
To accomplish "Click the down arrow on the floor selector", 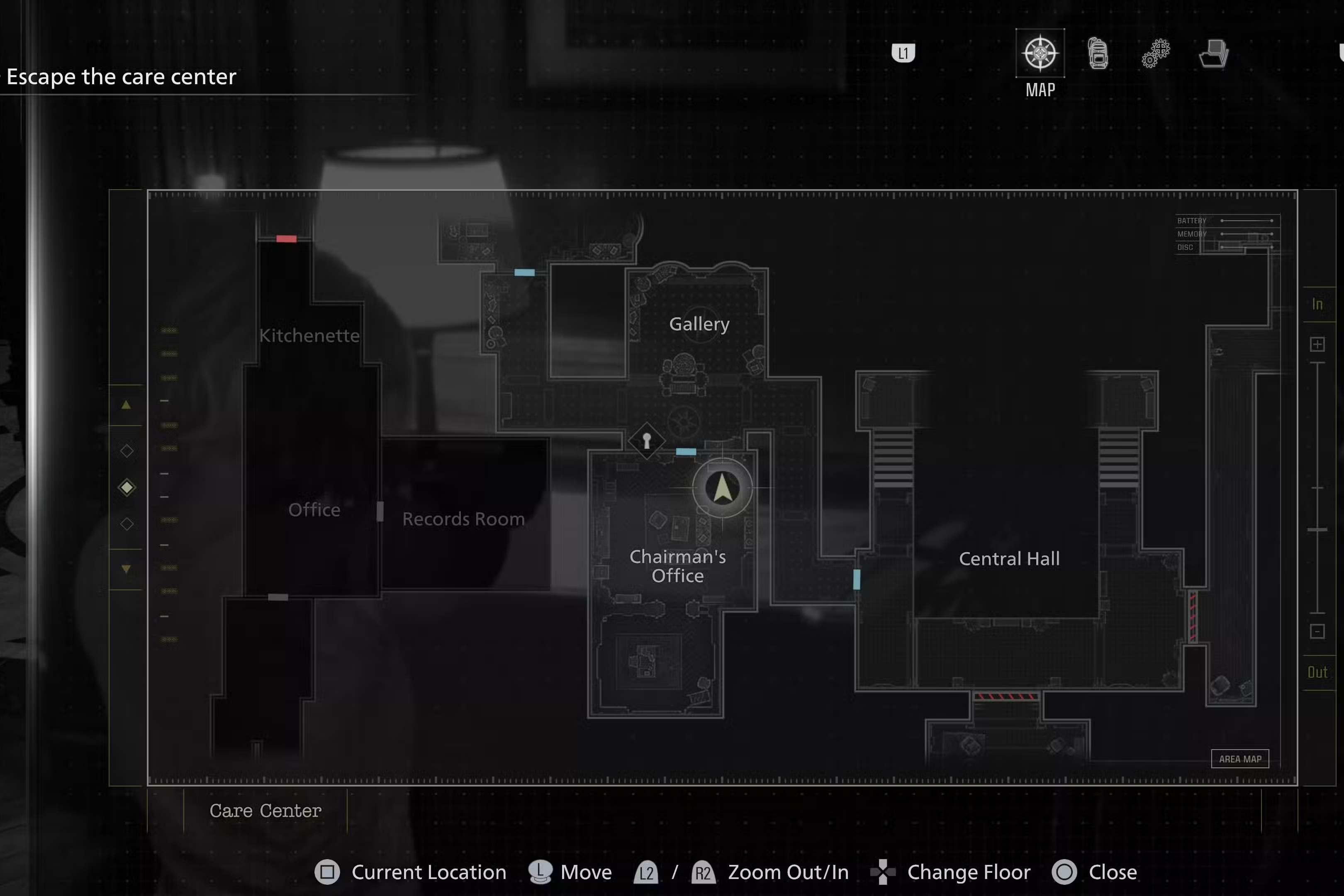I will coord(126,570).
